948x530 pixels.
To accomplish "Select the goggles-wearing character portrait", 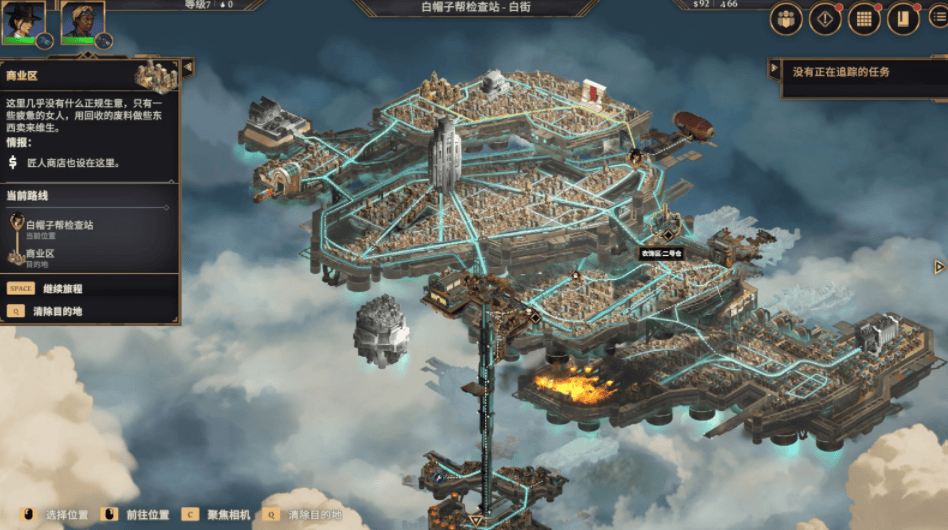I will [81, 21].
